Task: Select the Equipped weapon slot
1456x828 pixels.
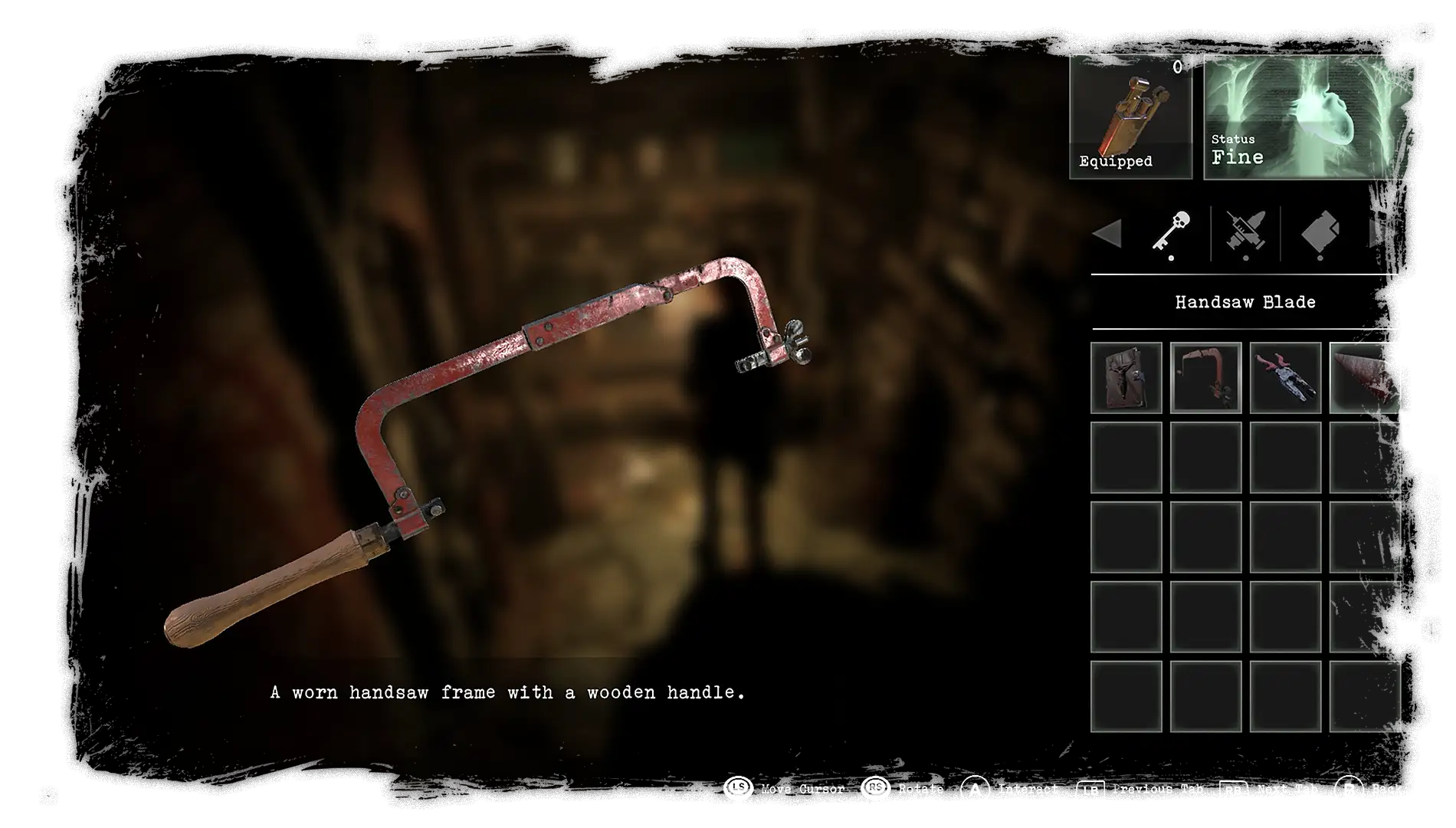Action: click(1130, 117)
